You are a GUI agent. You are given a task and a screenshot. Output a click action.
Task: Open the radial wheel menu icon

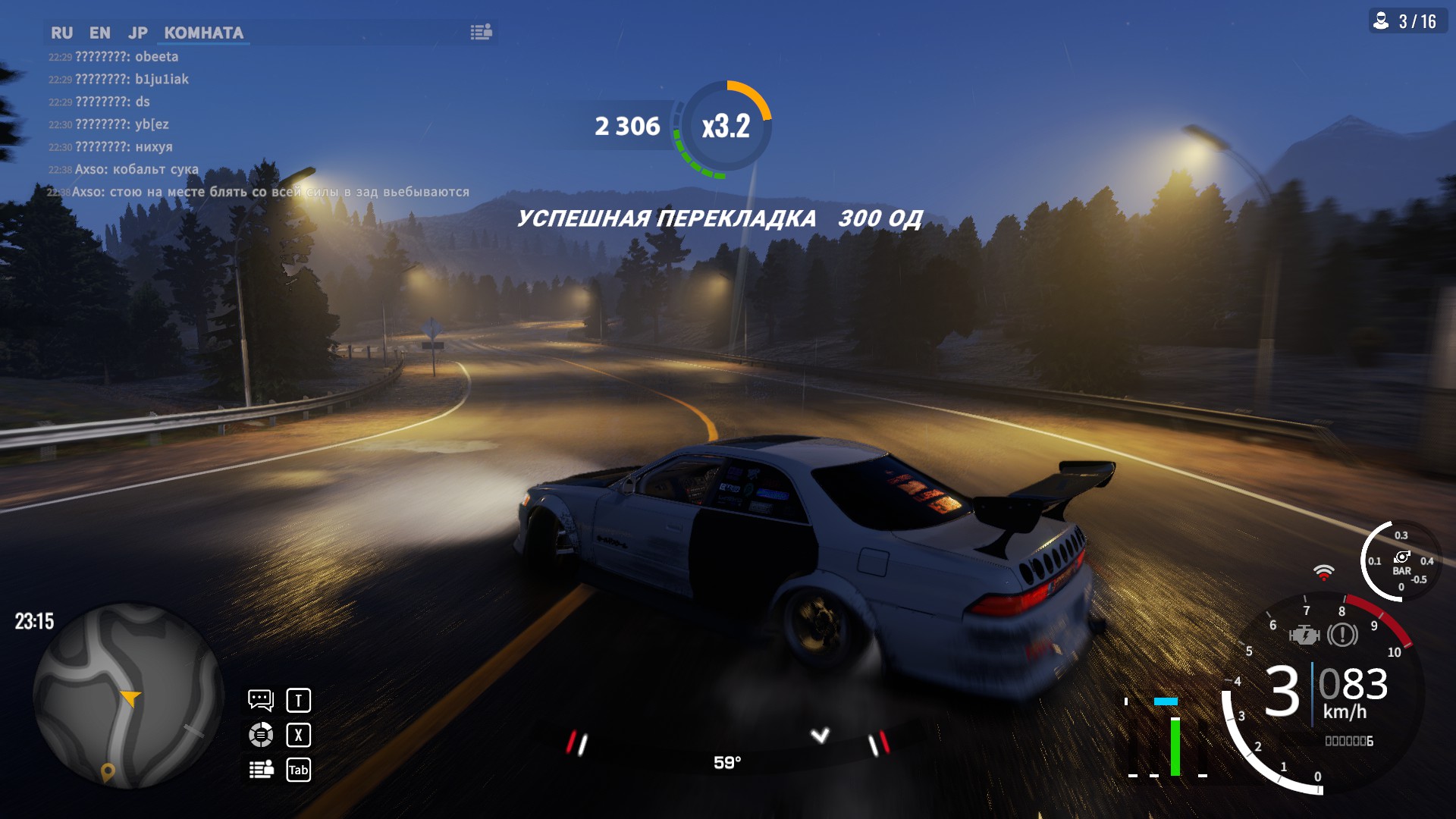coord(260,734)
